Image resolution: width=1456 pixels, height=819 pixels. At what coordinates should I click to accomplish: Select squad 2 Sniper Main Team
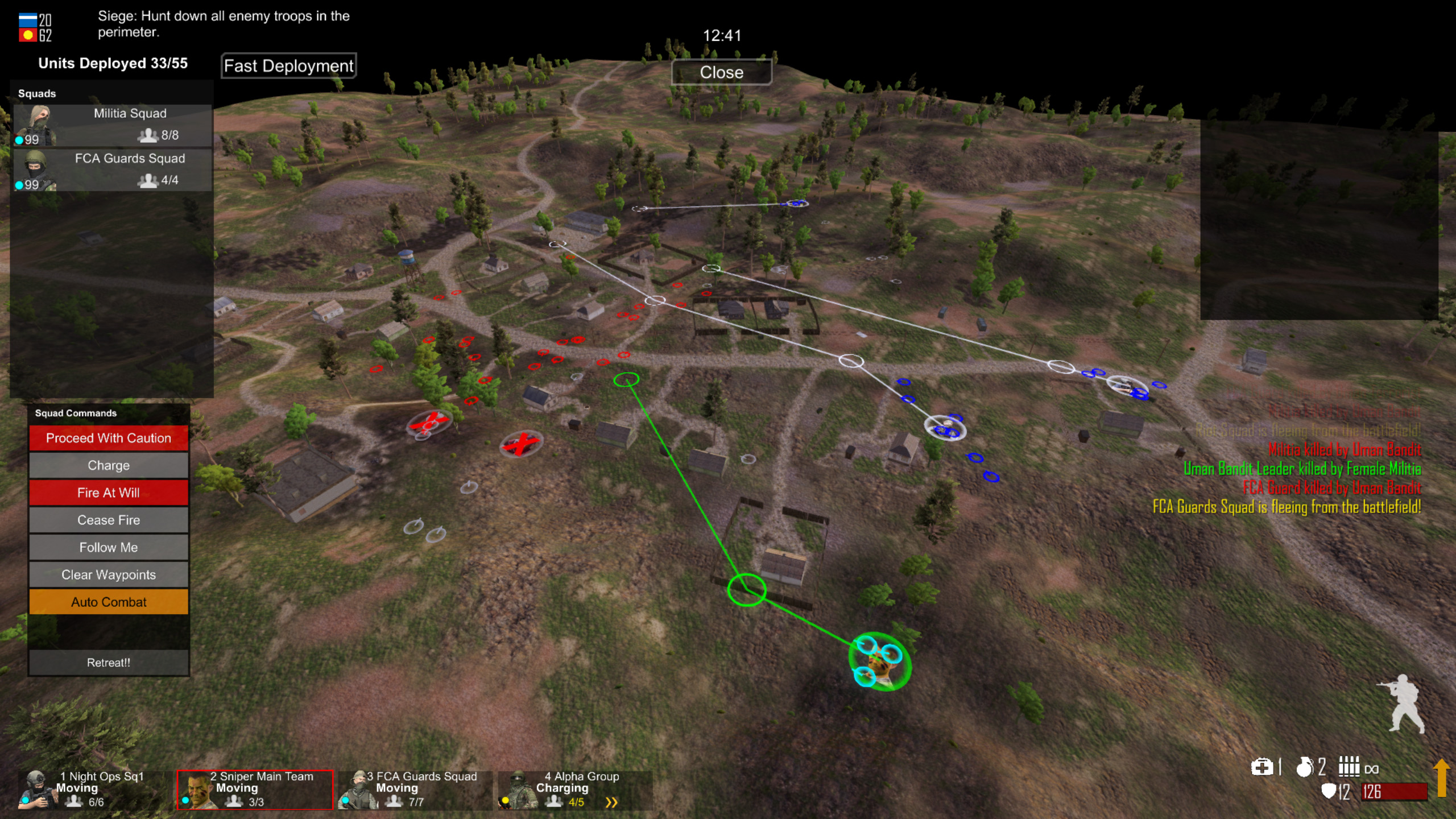[x=255, y=789]
